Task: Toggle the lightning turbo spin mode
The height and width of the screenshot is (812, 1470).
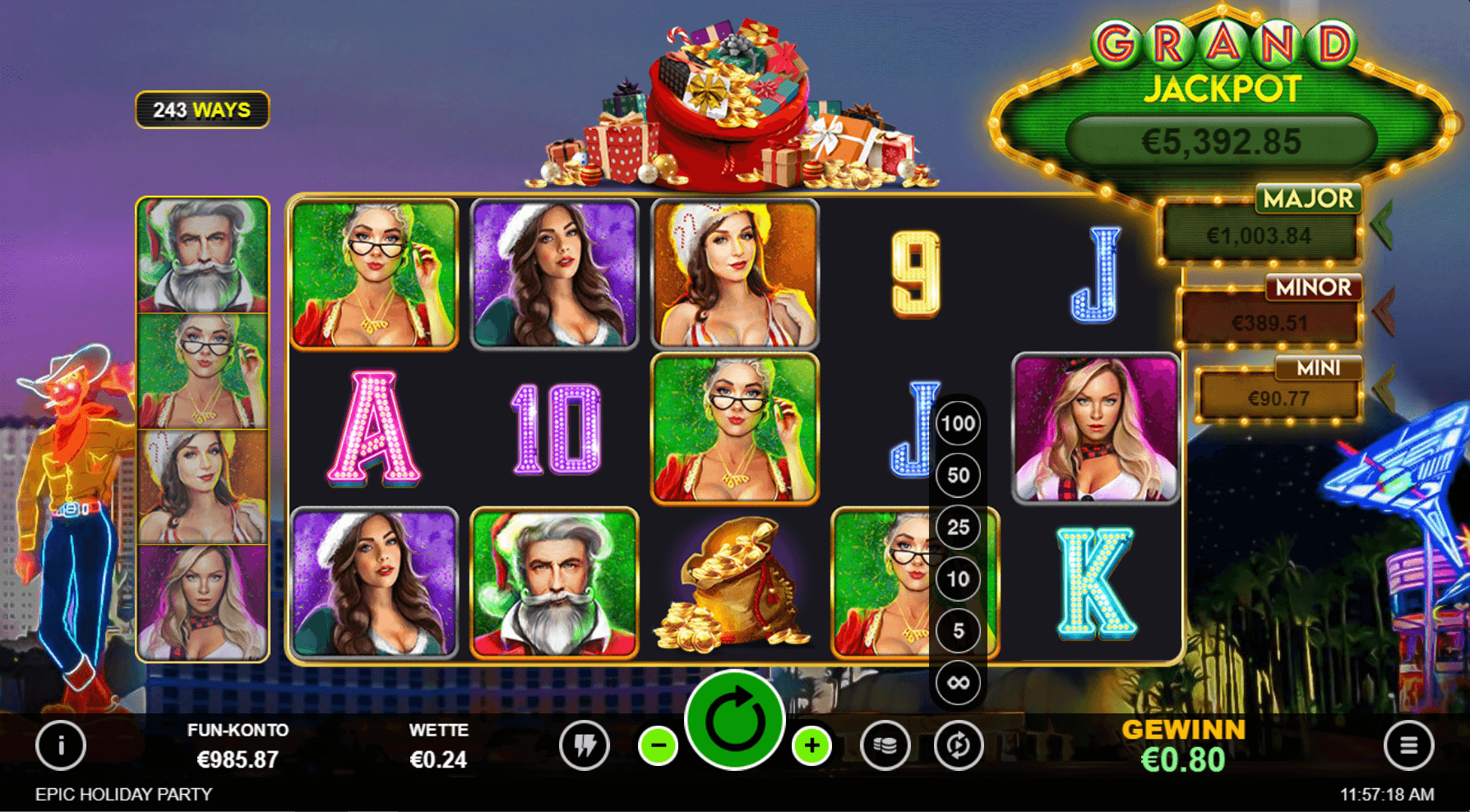Action: coord(585,745)
